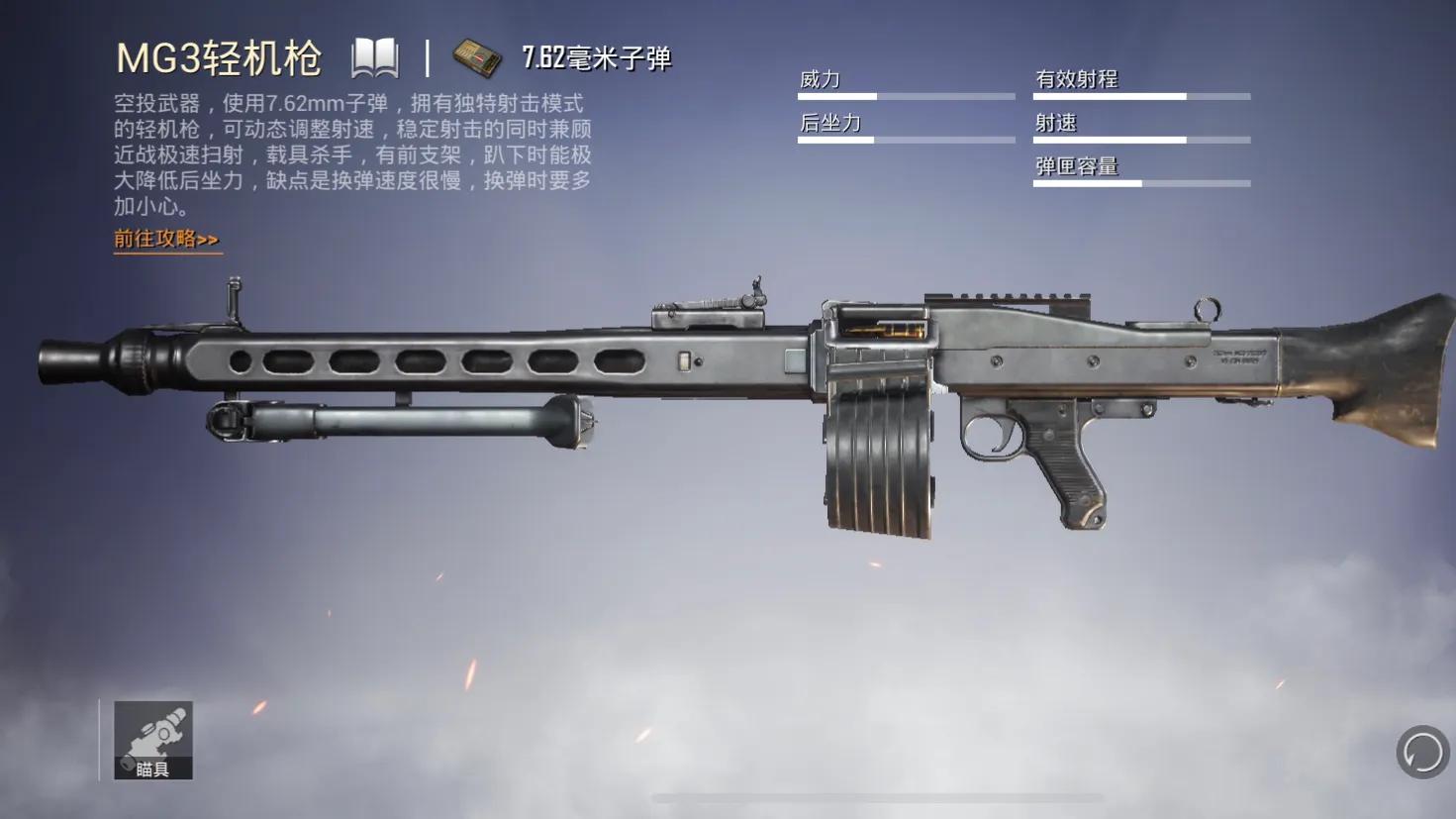Click the cartridge icon before the ammo label
Viewport: 1456px width, 819px height.
click(x=478, y=57)
